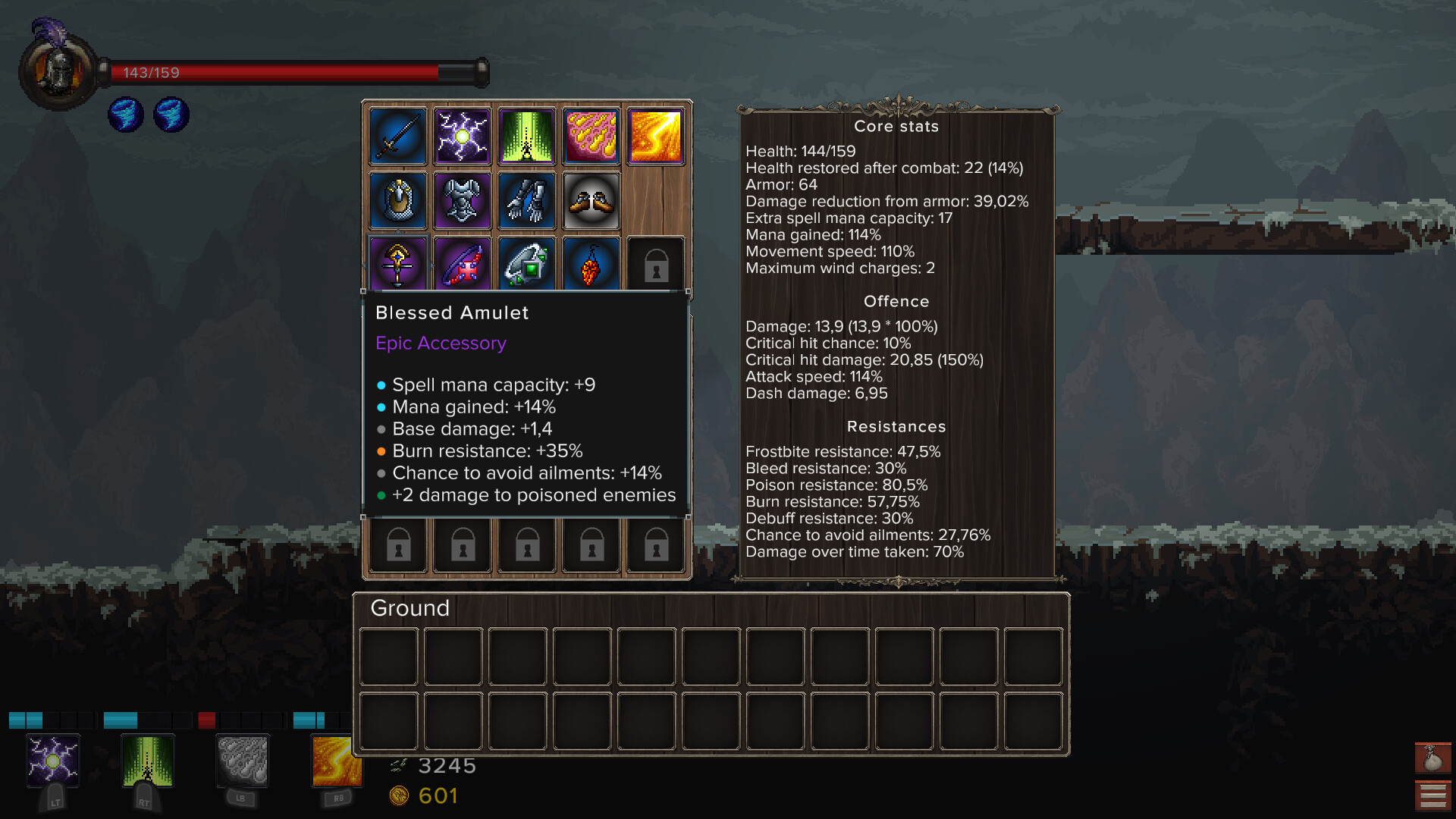Select the Blessed Amulet accessory
1456x819 pixels.
pos(397,265)
